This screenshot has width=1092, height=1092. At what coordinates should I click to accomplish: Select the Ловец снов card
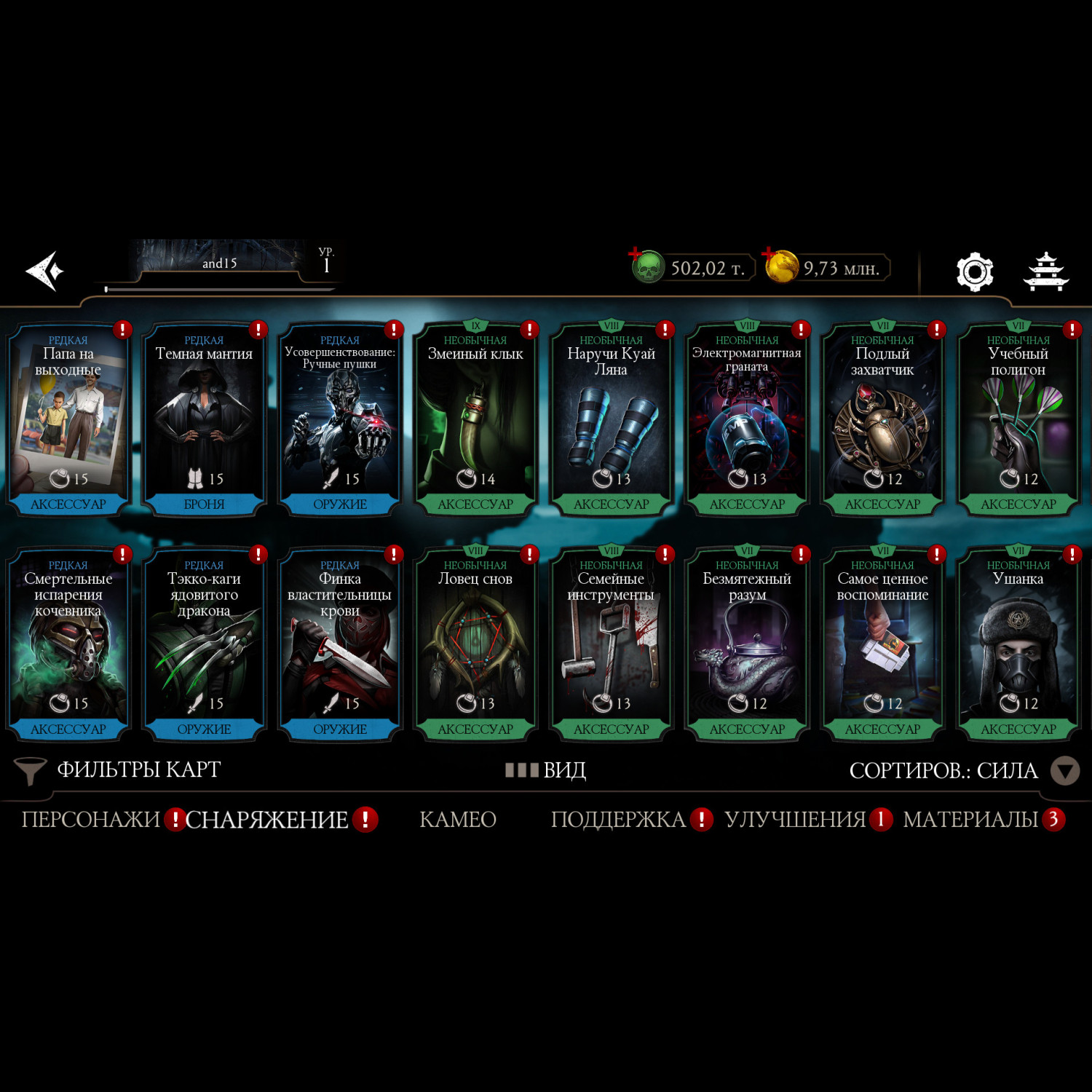click(x=475, y=645)
